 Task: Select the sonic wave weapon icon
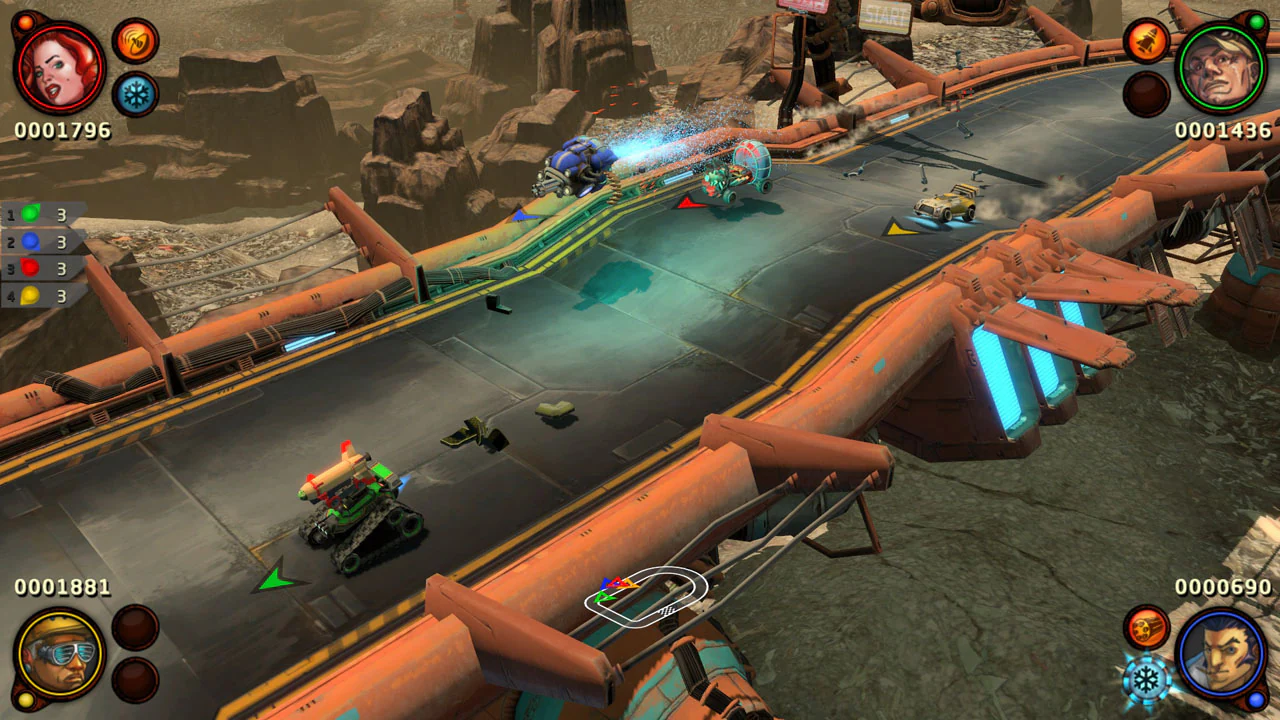coord(137,40)
